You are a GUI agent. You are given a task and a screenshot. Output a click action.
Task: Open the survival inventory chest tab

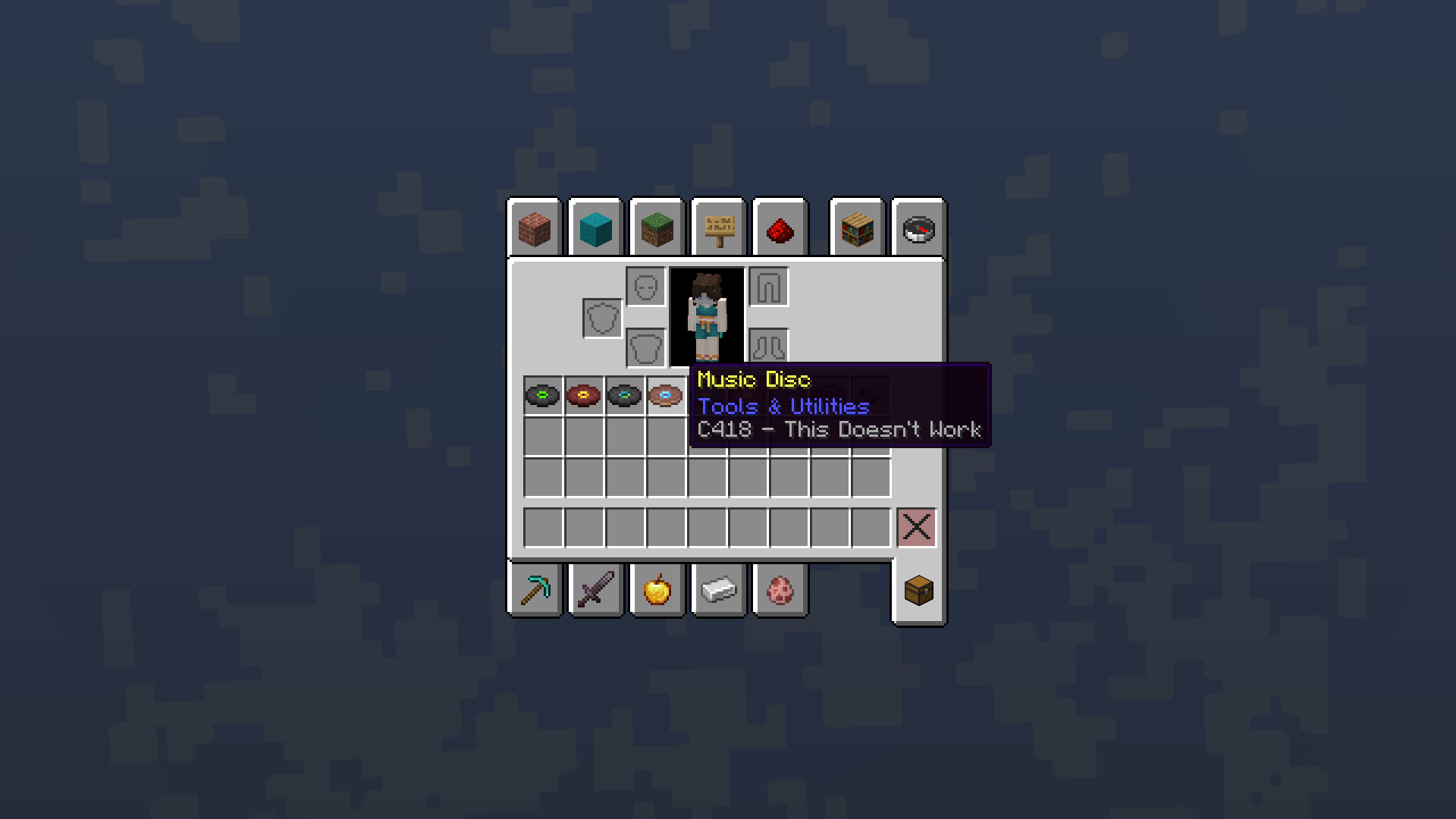point(918,591)
